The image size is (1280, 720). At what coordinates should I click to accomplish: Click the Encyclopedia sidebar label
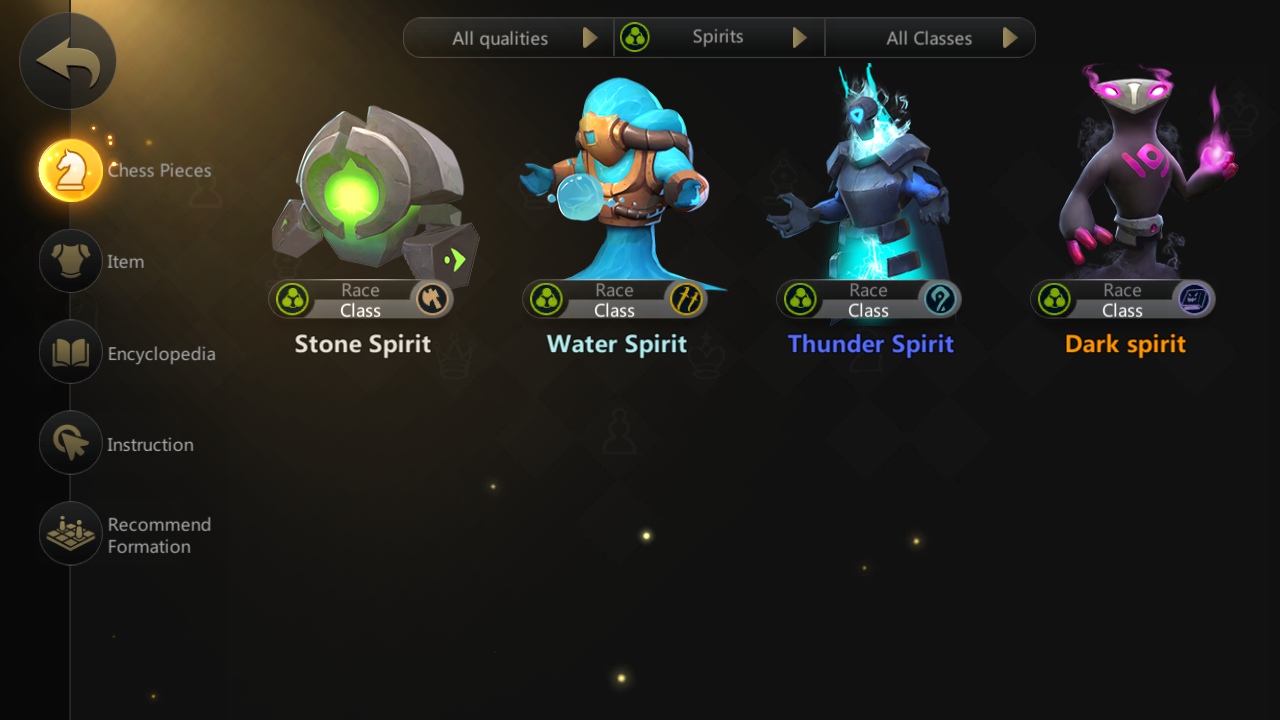[160, 353]
